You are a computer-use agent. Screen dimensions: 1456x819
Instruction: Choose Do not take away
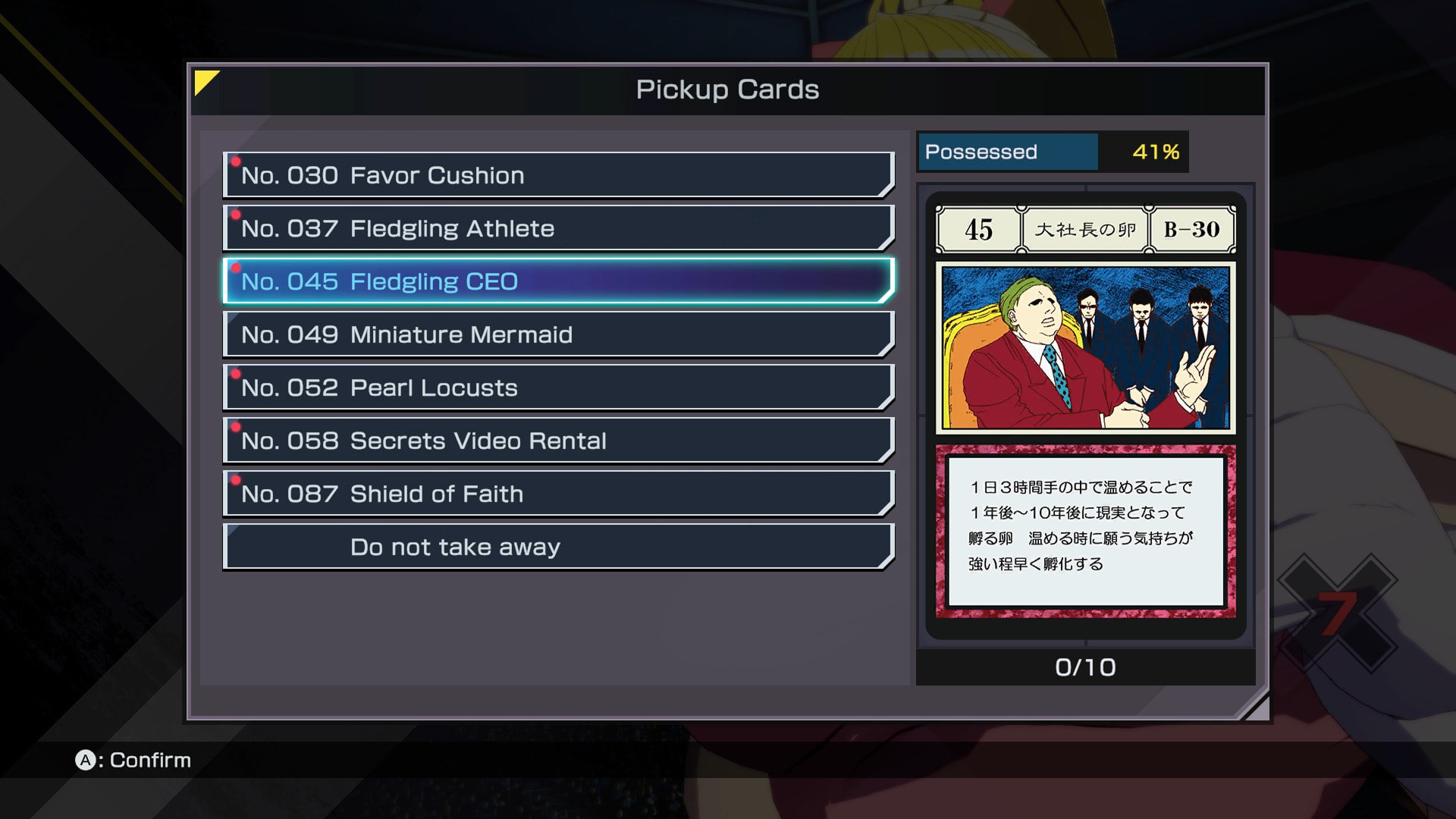pos(558,547)
